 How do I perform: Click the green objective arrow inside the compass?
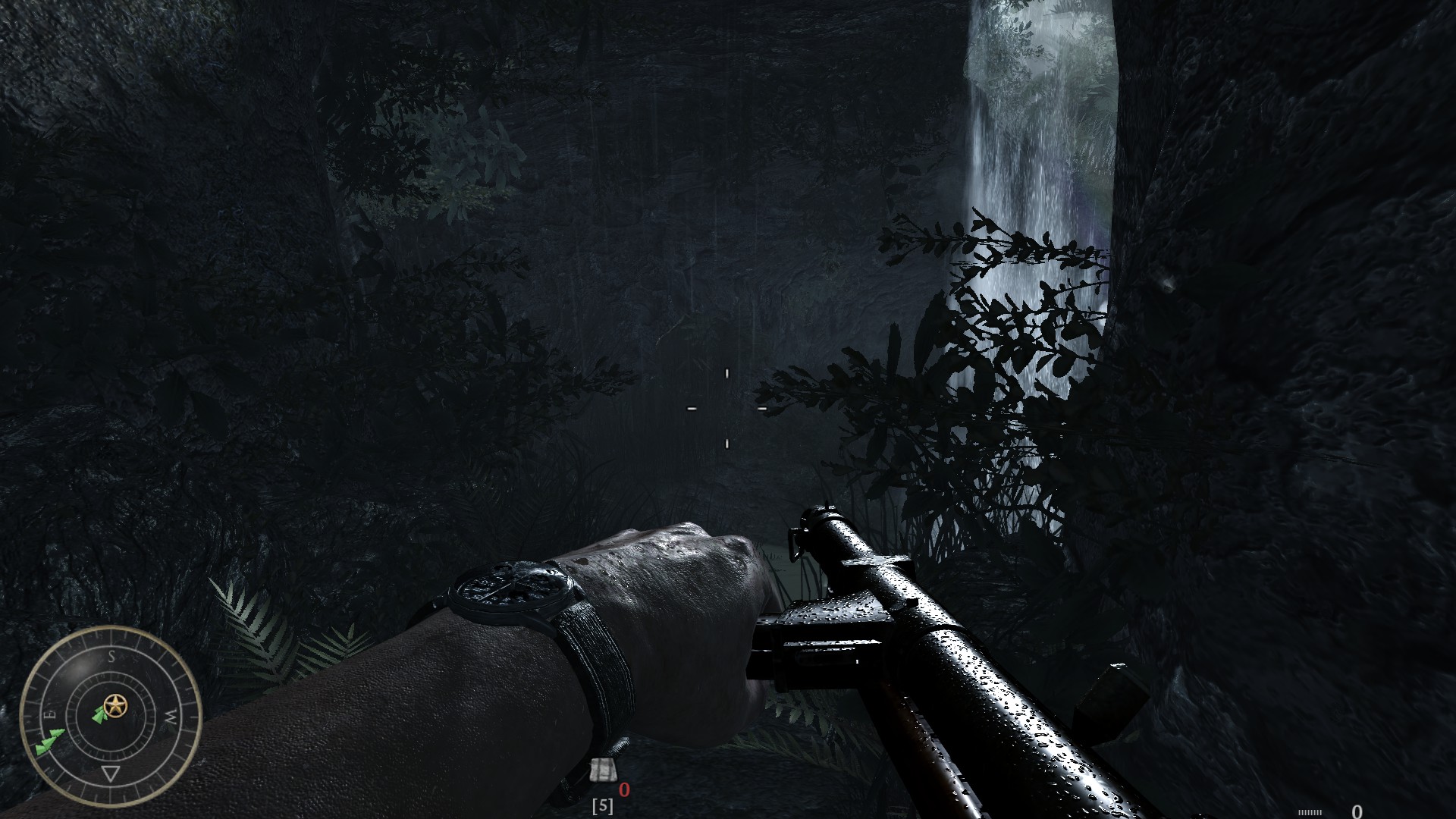(99, 716)
